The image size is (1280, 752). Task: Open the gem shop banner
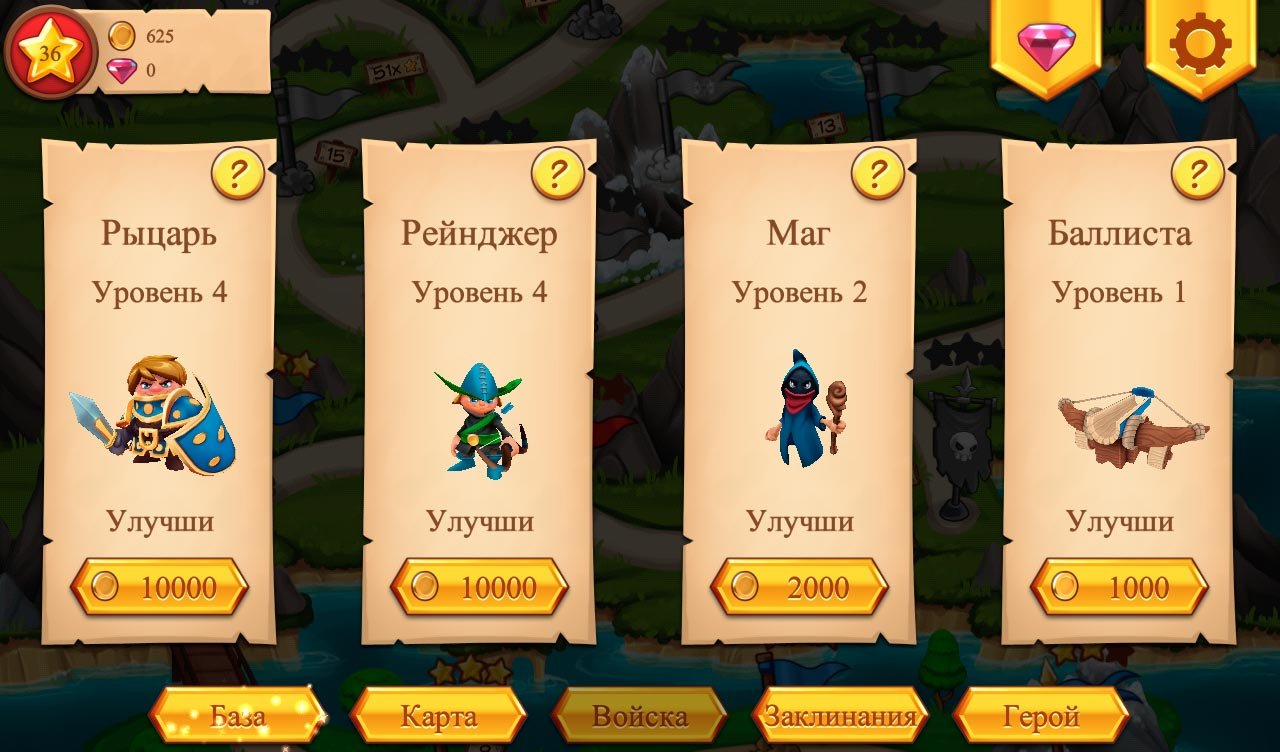1046,46
